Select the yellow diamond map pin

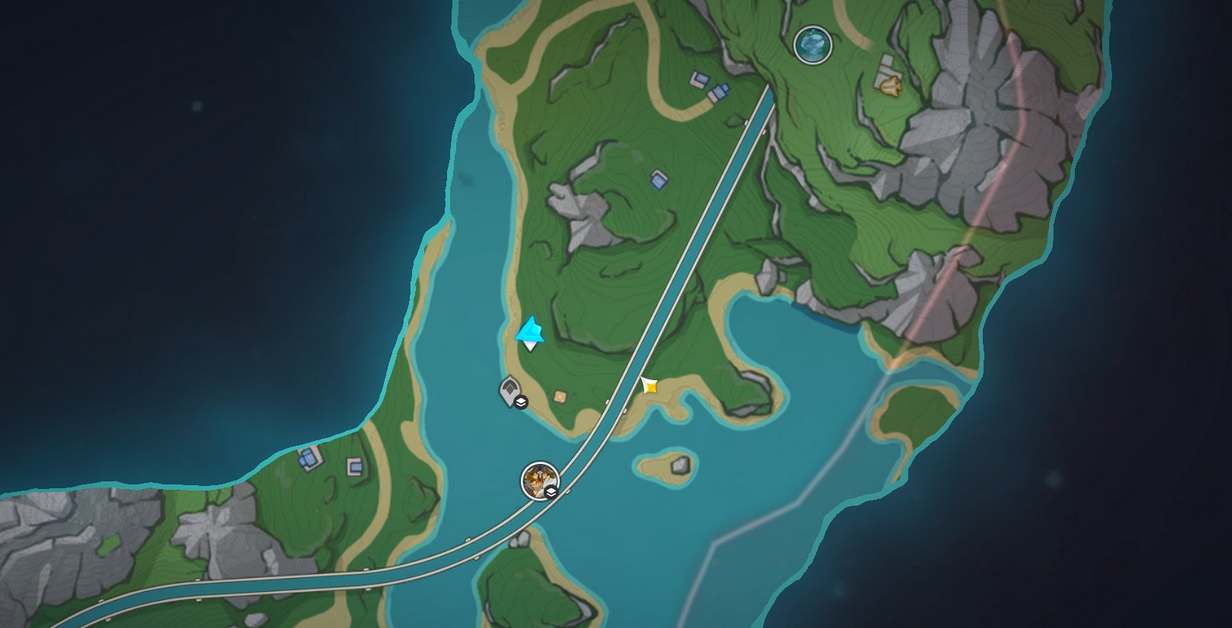click(x=649, y=385)
